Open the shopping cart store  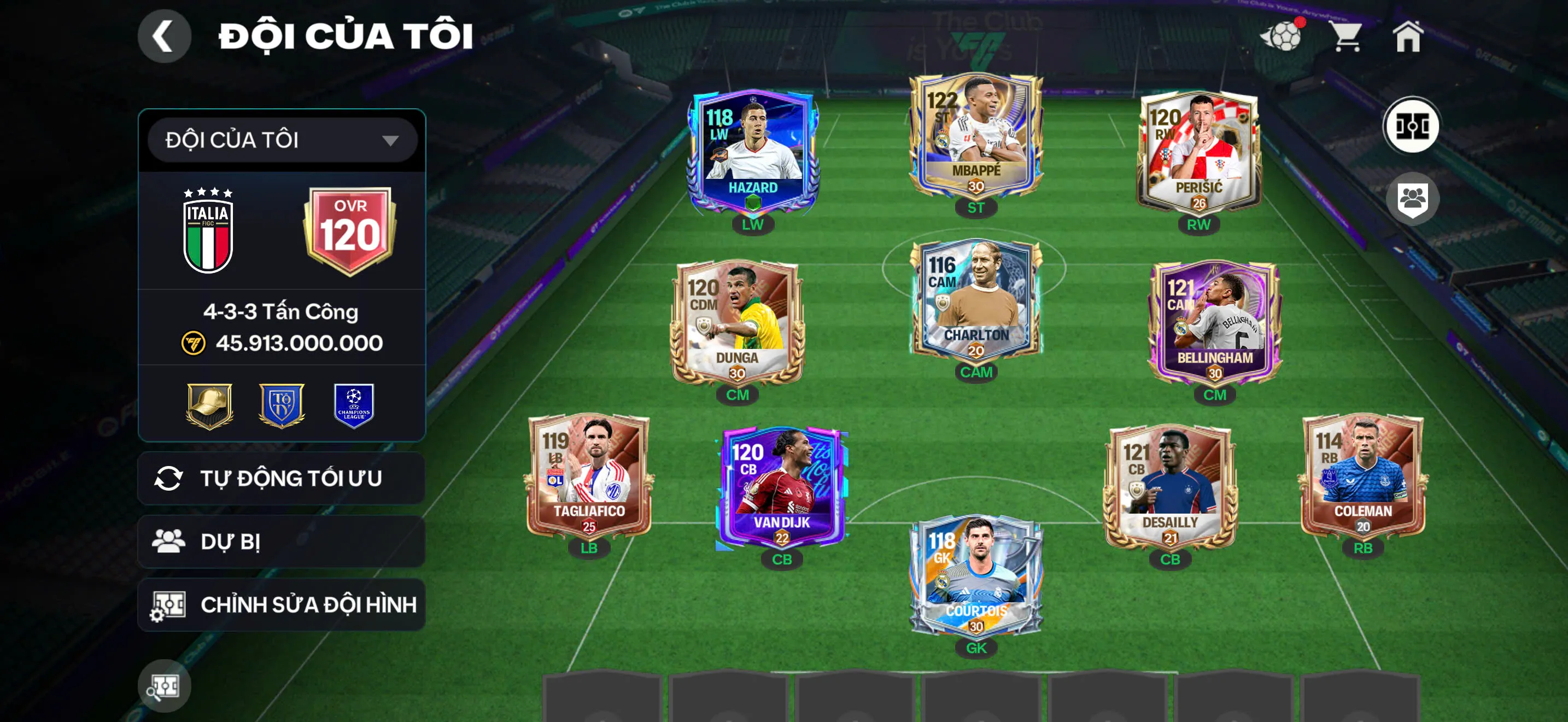pyautogui.click(x=1346, y=37)
